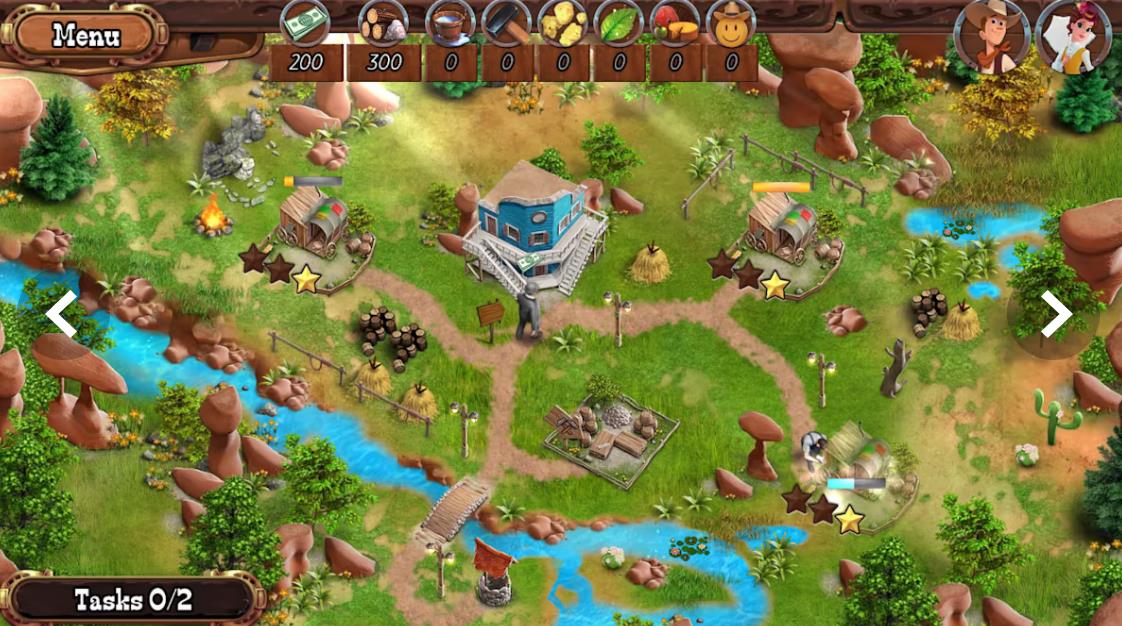
Task: Click the left arrow for previous screenshot
Action: [x=62, y=314]
